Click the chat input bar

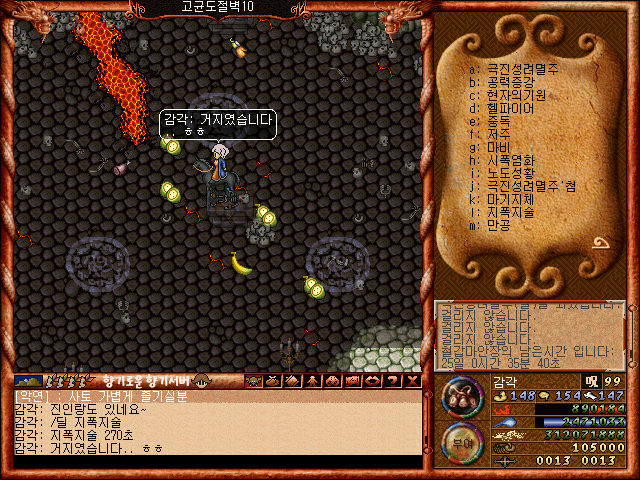(x=215, y=462)
